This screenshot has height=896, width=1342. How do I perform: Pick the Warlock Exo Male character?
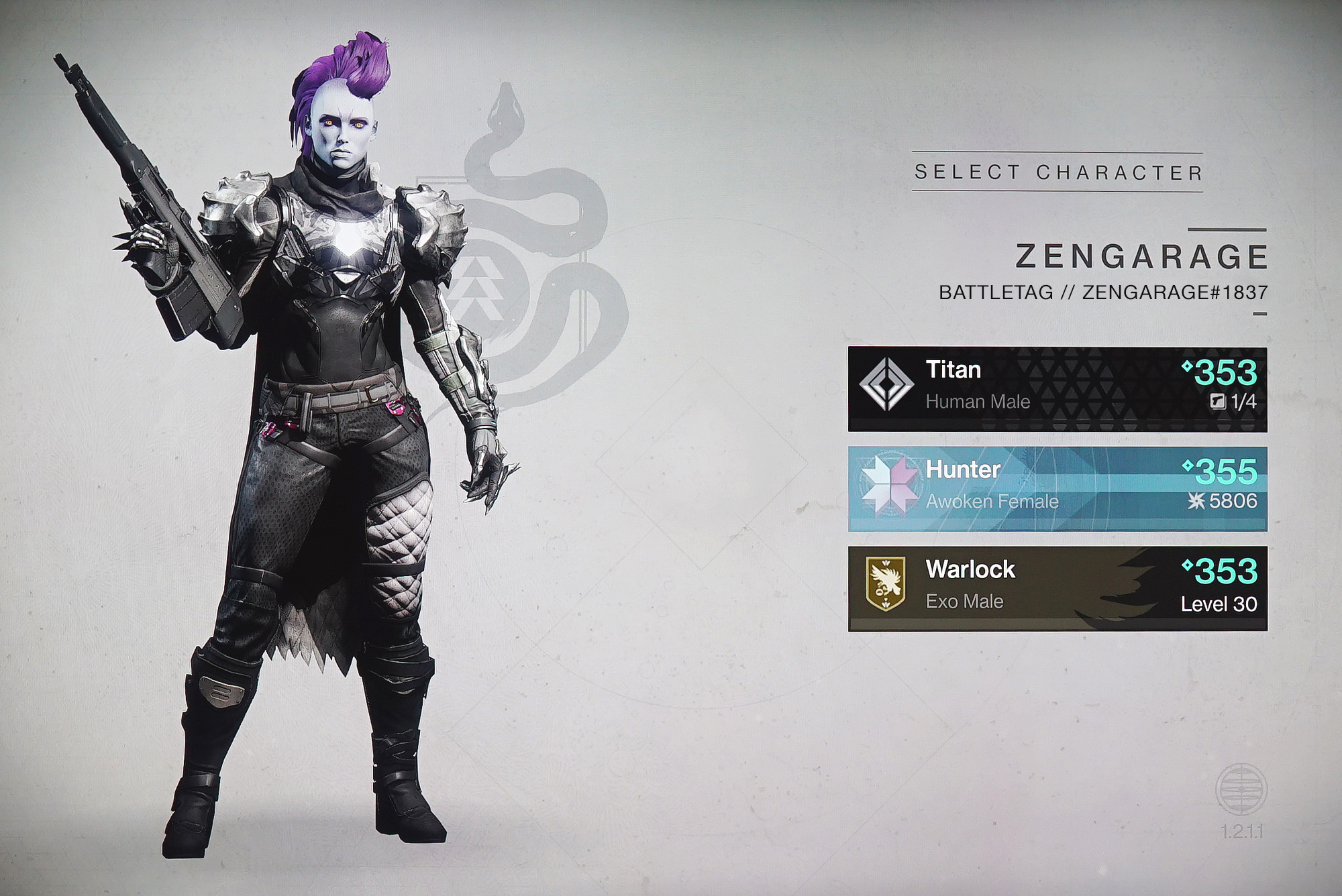(x=1057, y=588)
